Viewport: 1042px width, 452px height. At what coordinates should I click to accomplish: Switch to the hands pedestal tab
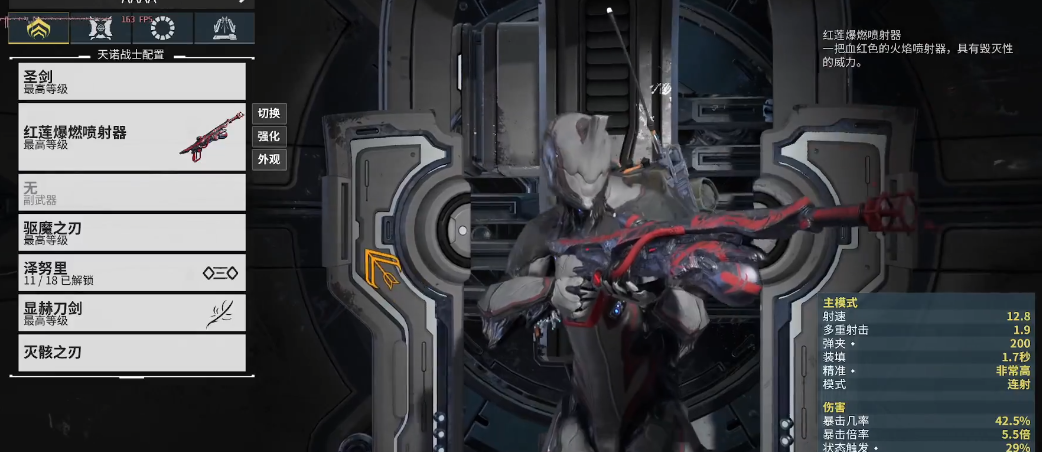(x=223, y=28)
